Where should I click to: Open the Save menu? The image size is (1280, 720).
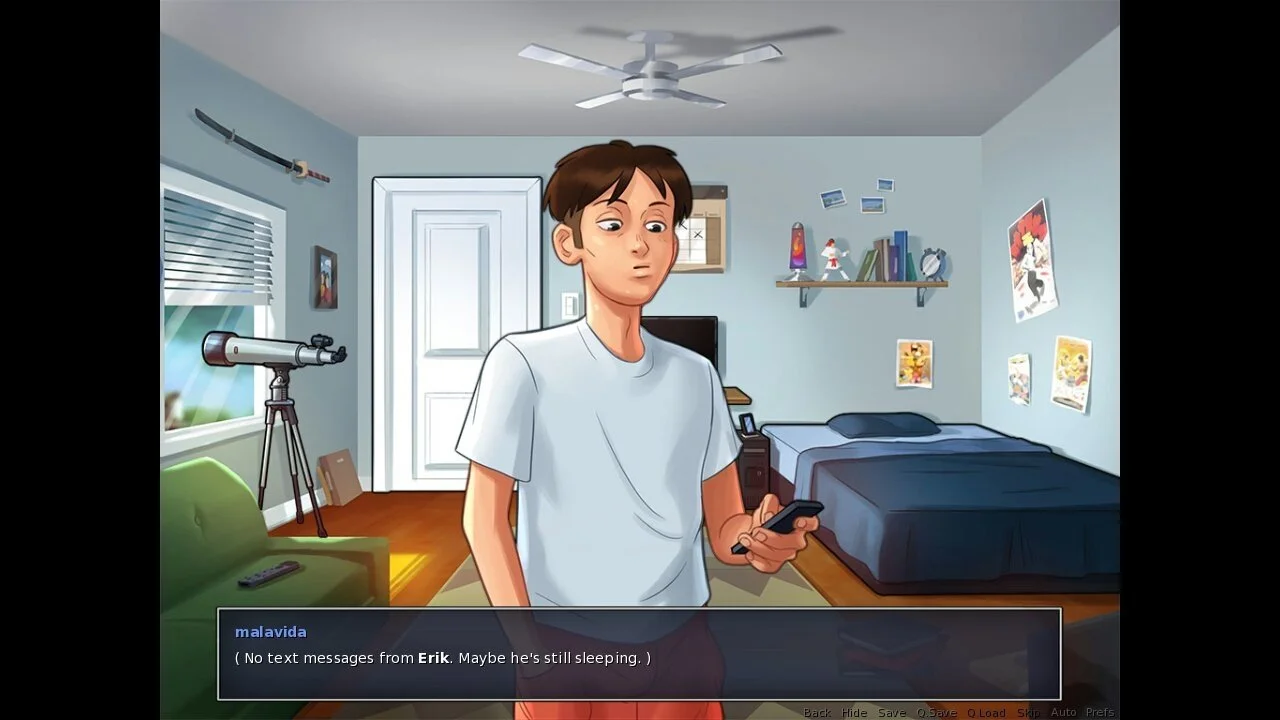[x=892, y=712]
